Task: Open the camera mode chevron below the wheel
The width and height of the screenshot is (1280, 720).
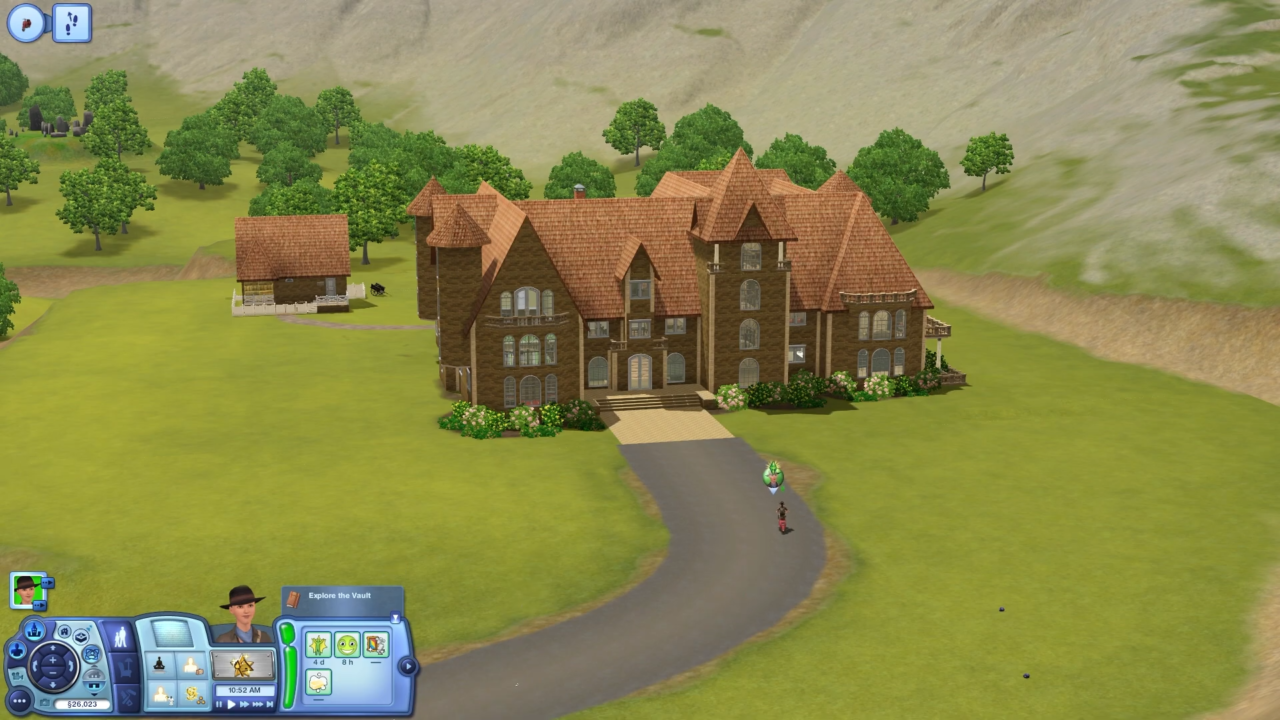Action: (x=94, y=694)
